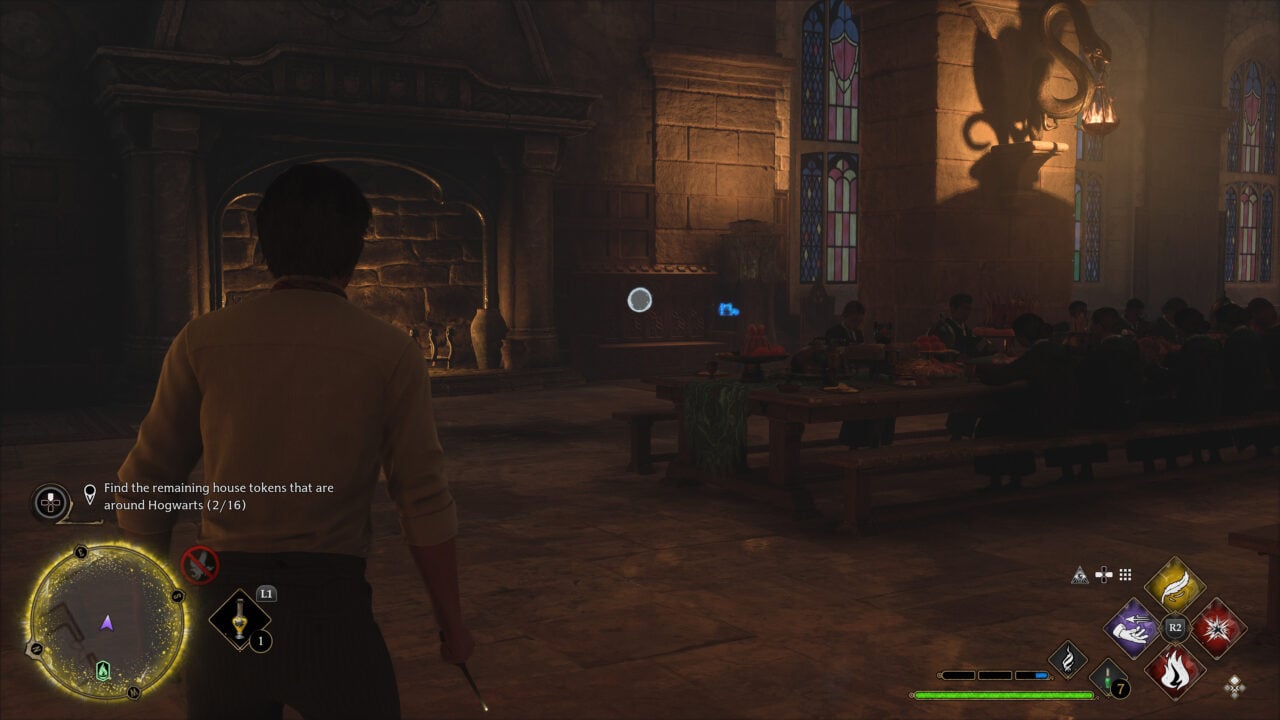The height and width of the screenshot is (720, 1280).
Task: Open the house tokens quest objective
Action: point(218,496)
